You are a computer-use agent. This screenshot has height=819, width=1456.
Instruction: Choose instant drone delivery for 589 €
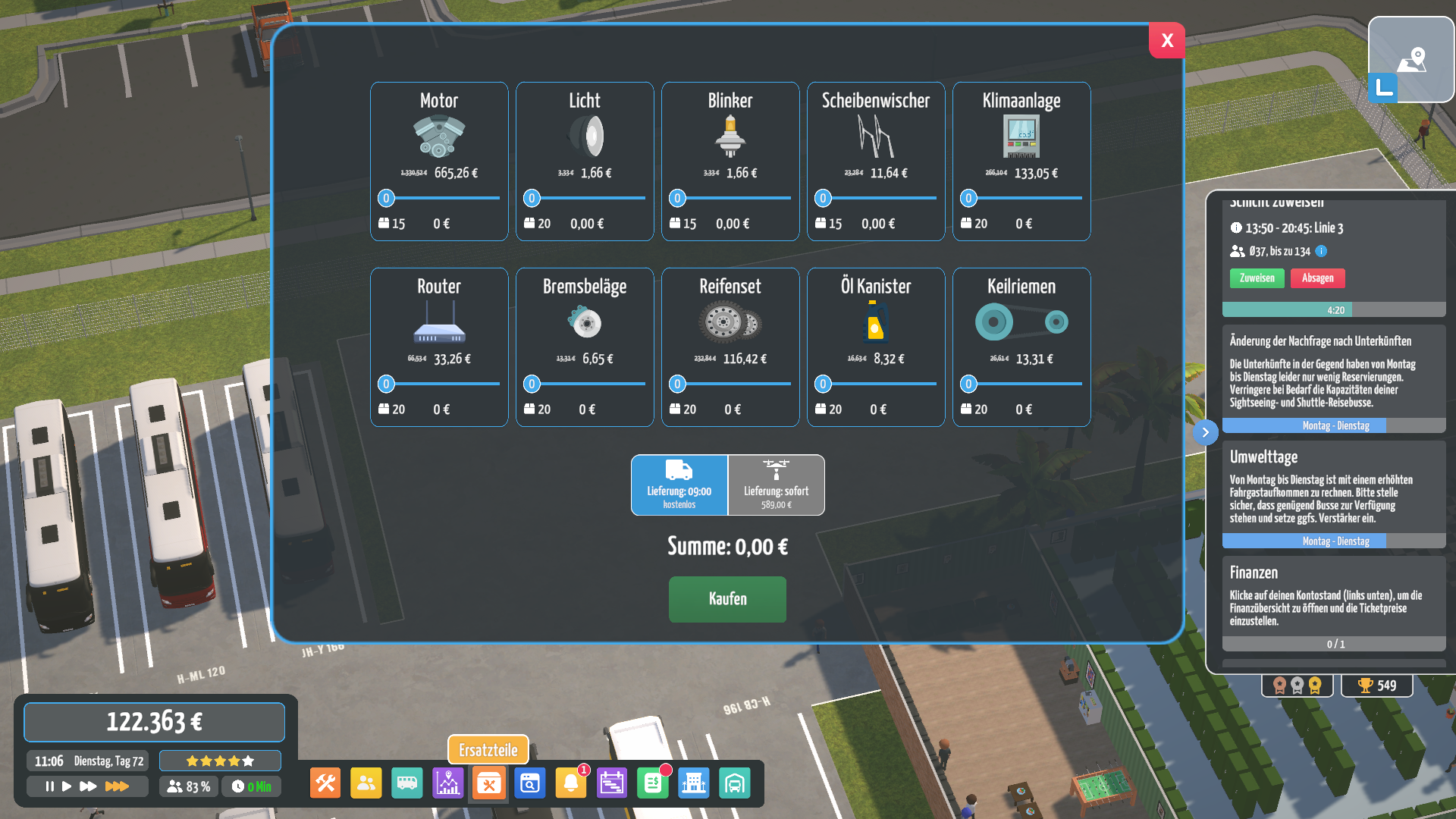pyautogui.click(x=776, y=485)
